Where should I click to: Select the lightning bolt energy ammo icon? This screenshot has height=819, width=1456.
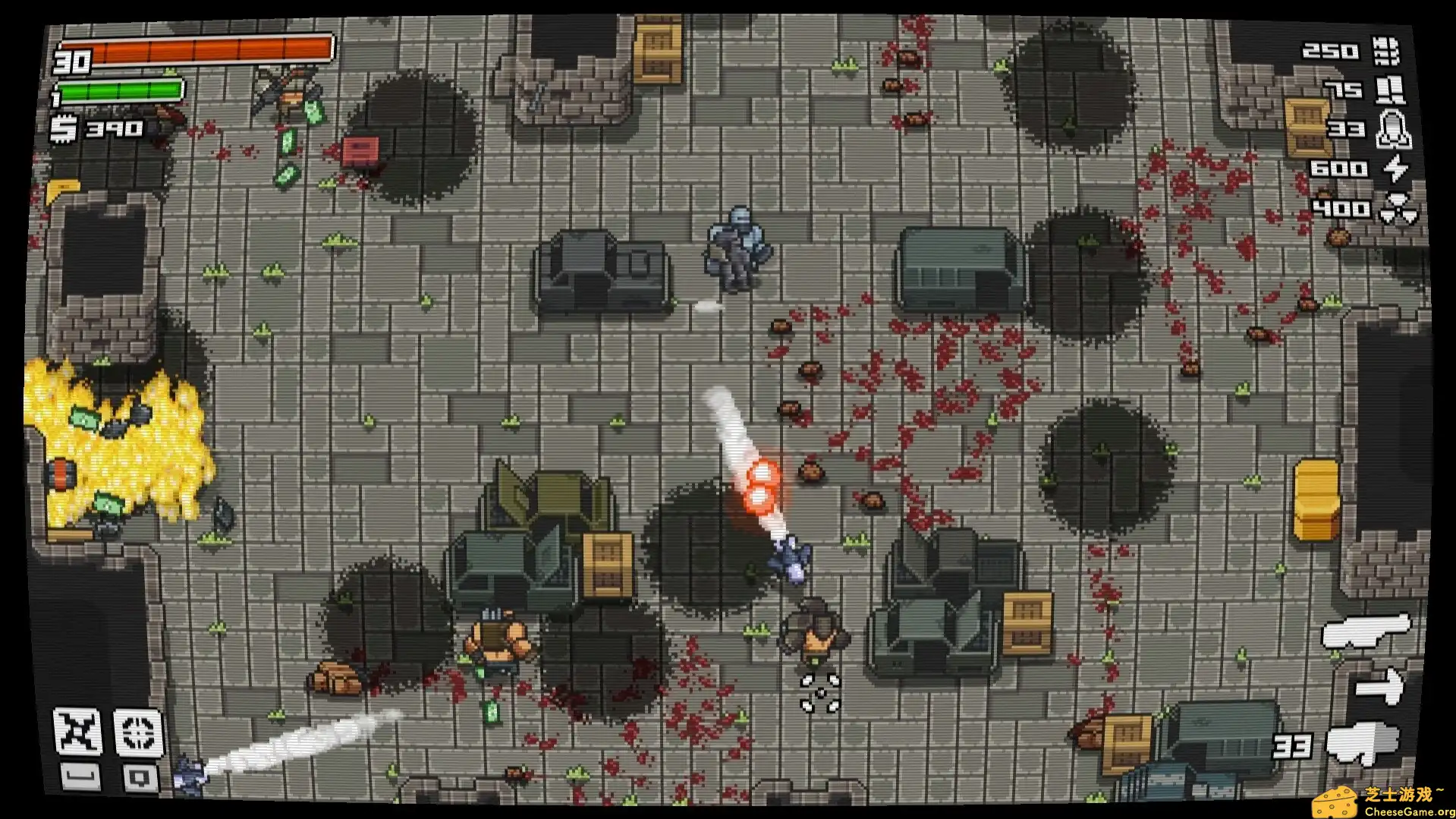click(1395, 168)
